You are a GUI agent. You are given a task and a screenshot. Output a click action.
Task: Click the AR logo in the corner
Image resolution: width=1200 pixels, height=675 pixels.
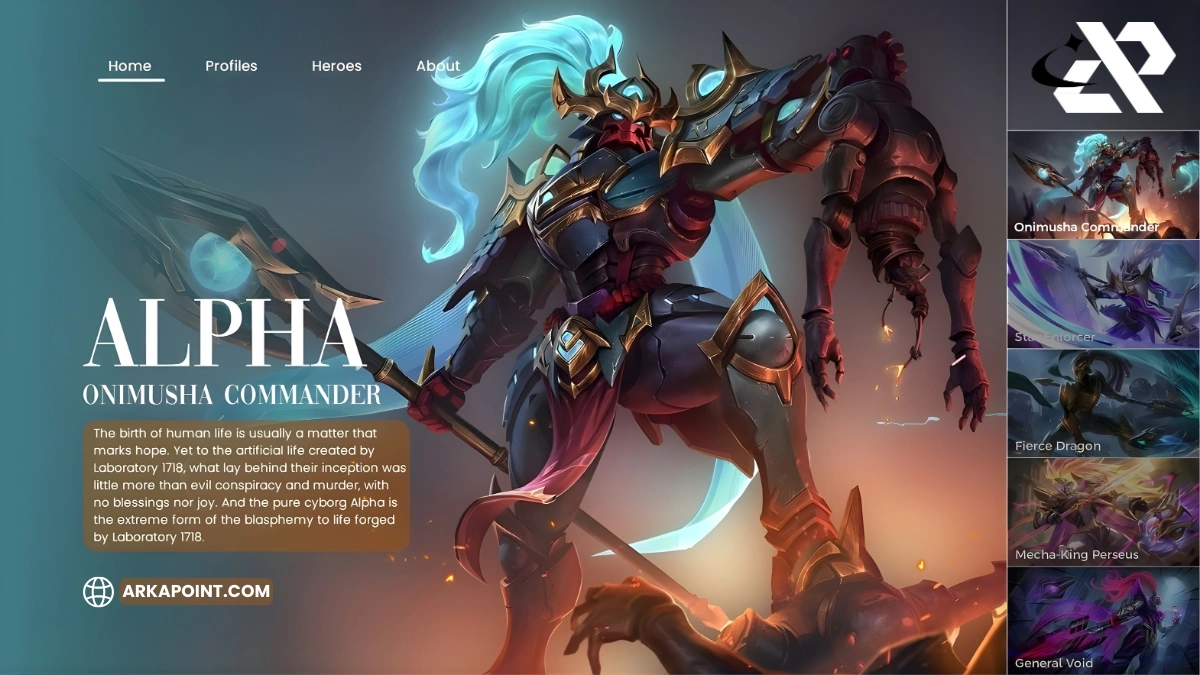point(1103,66)
